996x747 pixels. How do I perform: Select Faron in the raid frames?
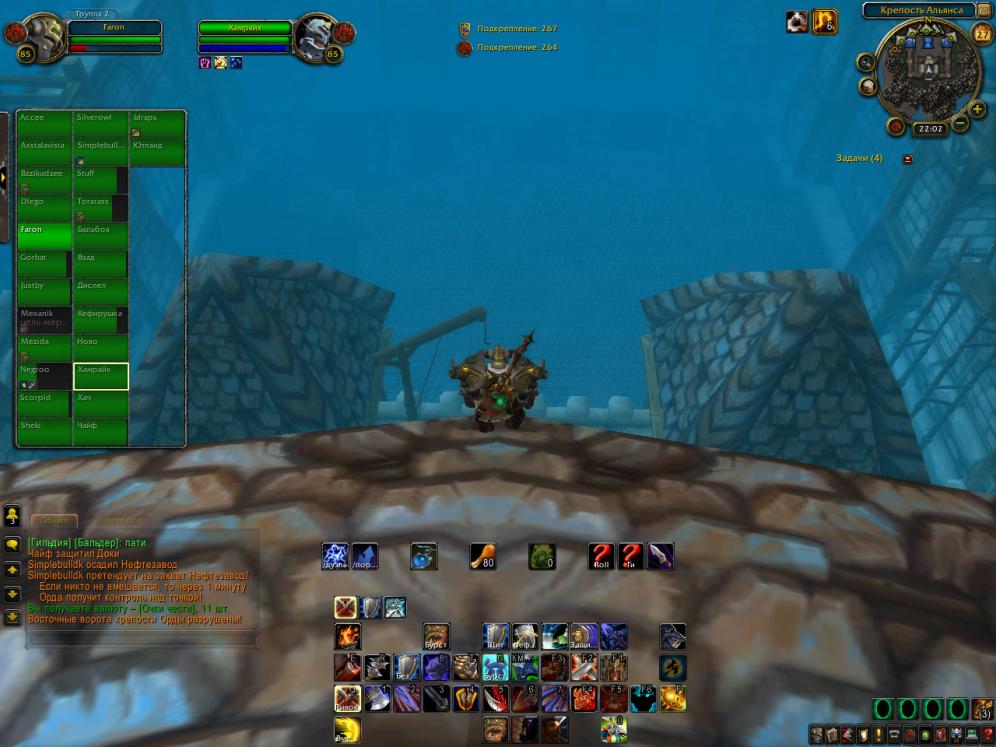[44, 236]
